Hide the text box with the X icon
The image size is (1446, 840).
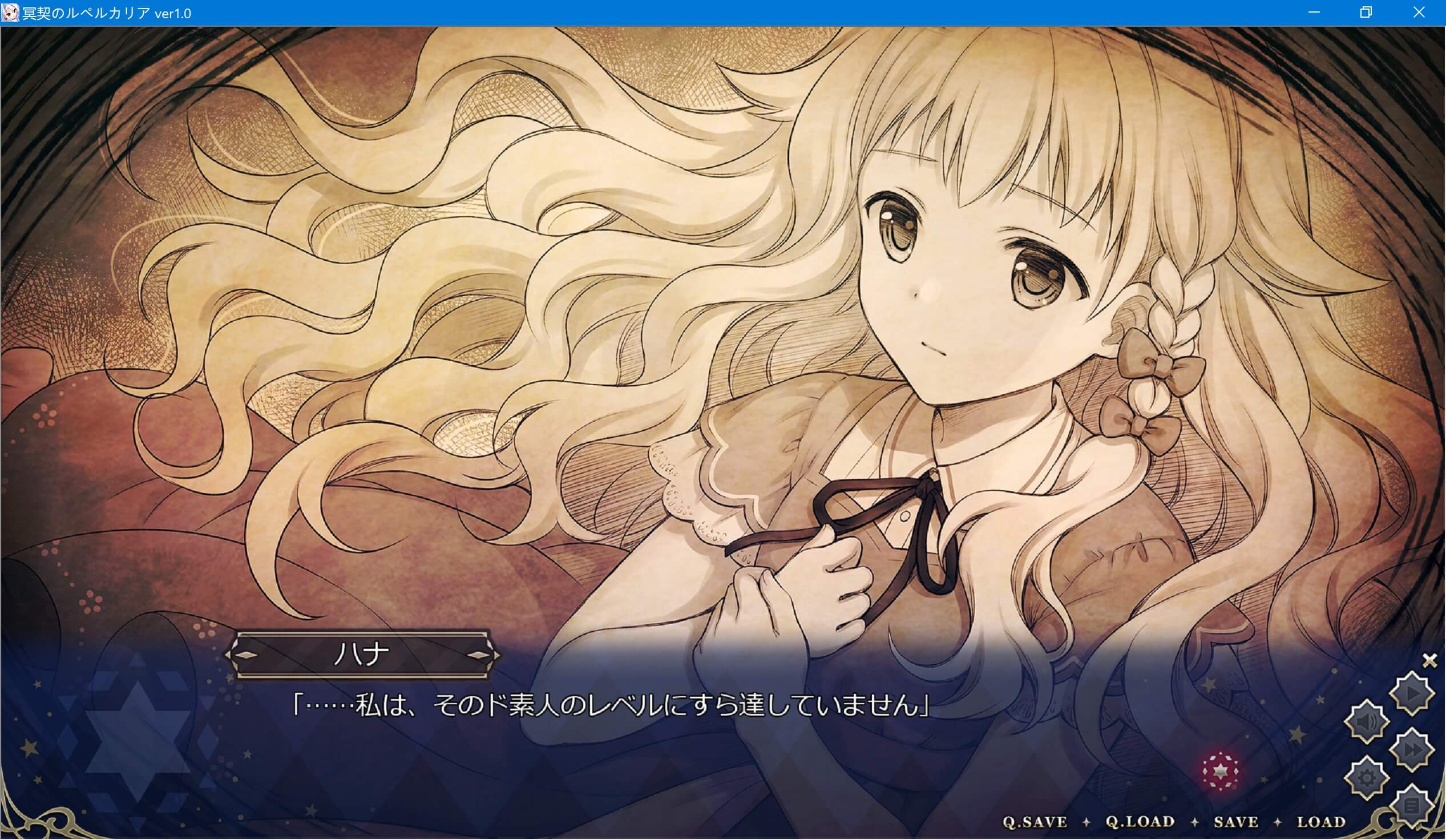tap(1429, 660)
